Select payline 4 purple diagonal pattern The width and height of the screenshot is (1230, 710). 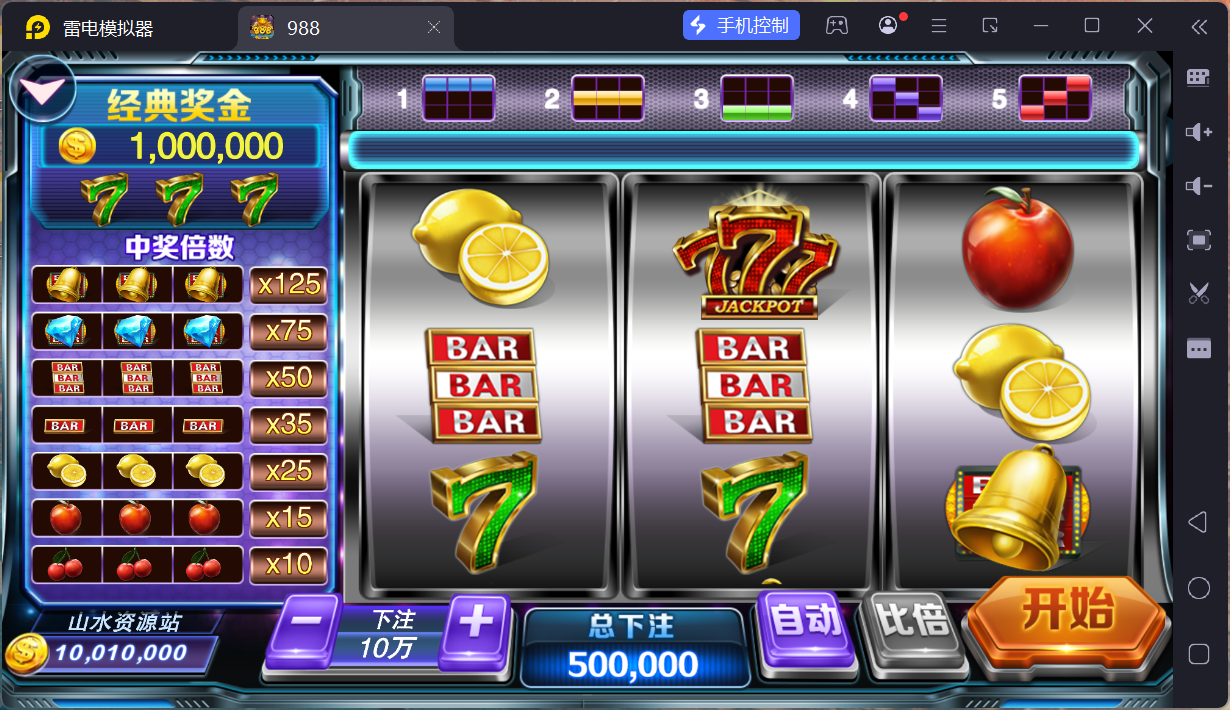(905, 98)
